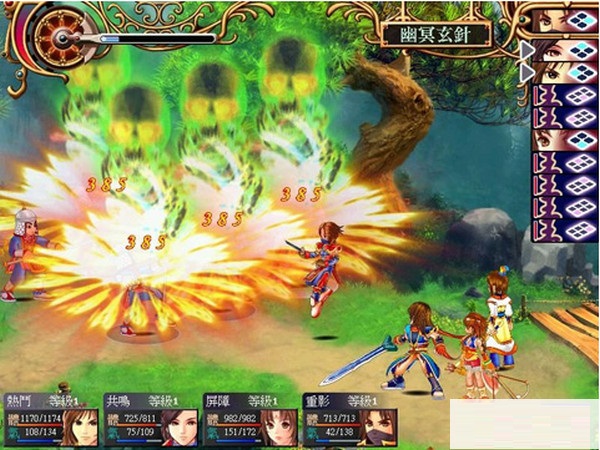Screen dimensions: 600x450
Task: Select the 熱門 party member panel
Action: pyautogui.click(x=48, y=420)
